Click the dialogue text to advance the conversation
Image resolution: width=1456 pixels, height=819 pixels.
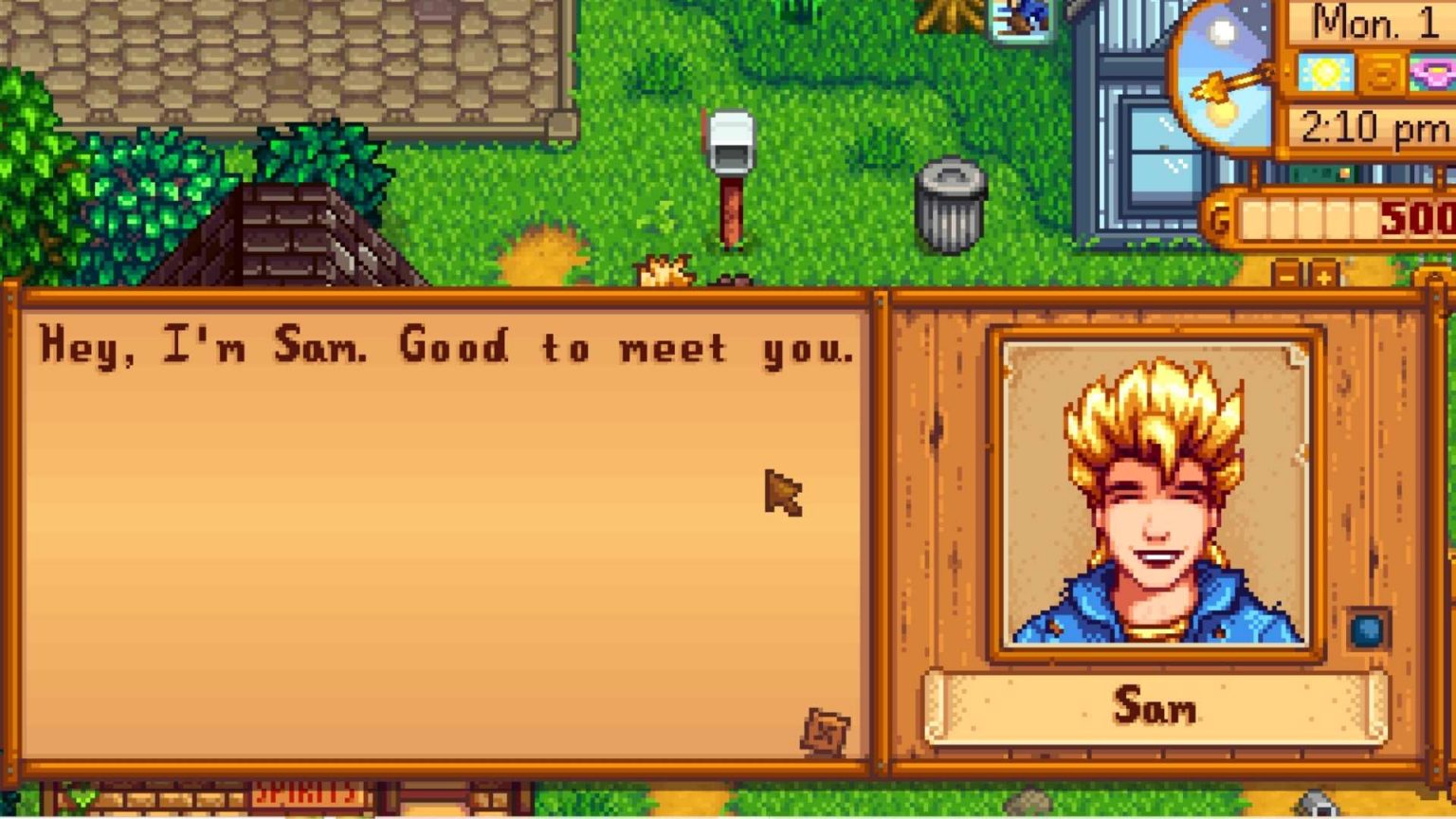446,346
